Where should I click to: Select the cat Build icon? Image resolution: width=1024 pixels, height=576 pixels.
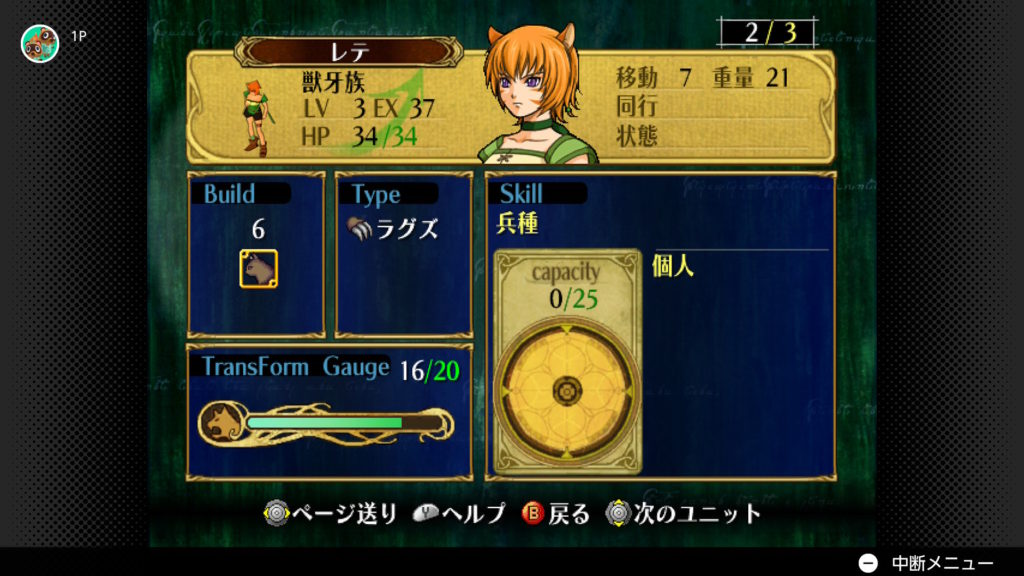tap(258, 269)
